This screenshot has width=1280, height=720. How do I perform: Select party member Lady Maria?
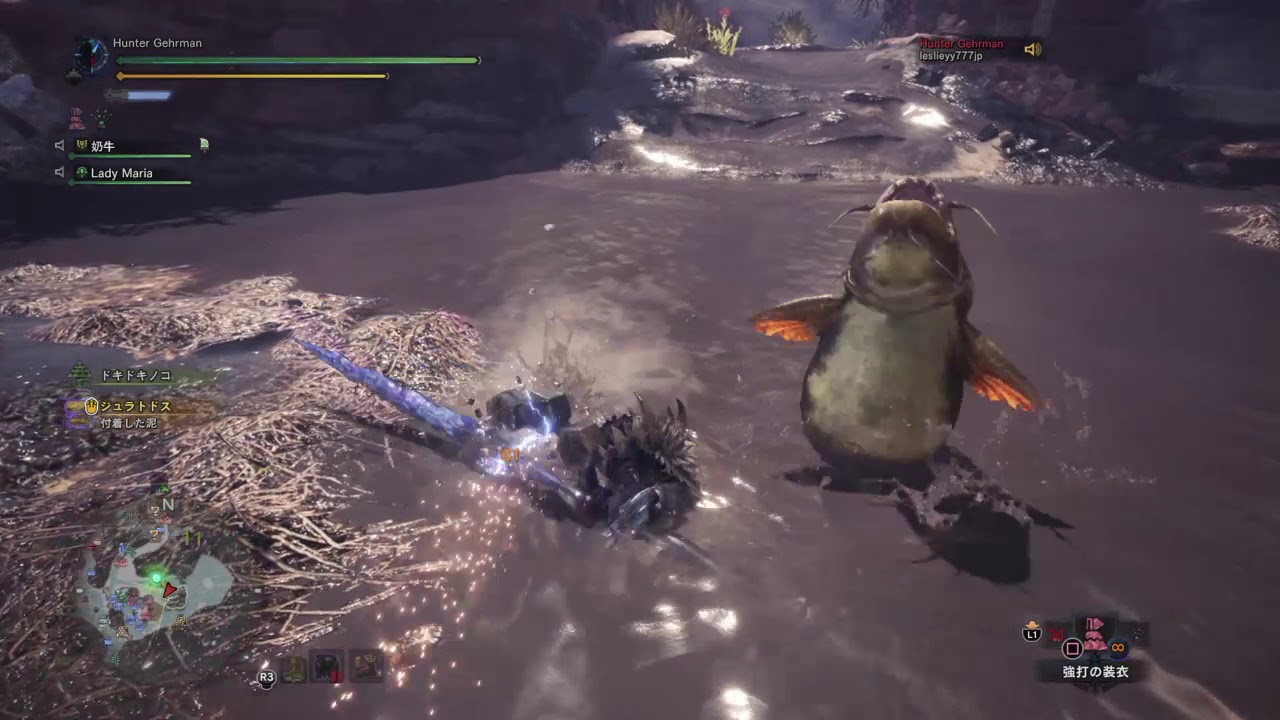tap(121, 173)
